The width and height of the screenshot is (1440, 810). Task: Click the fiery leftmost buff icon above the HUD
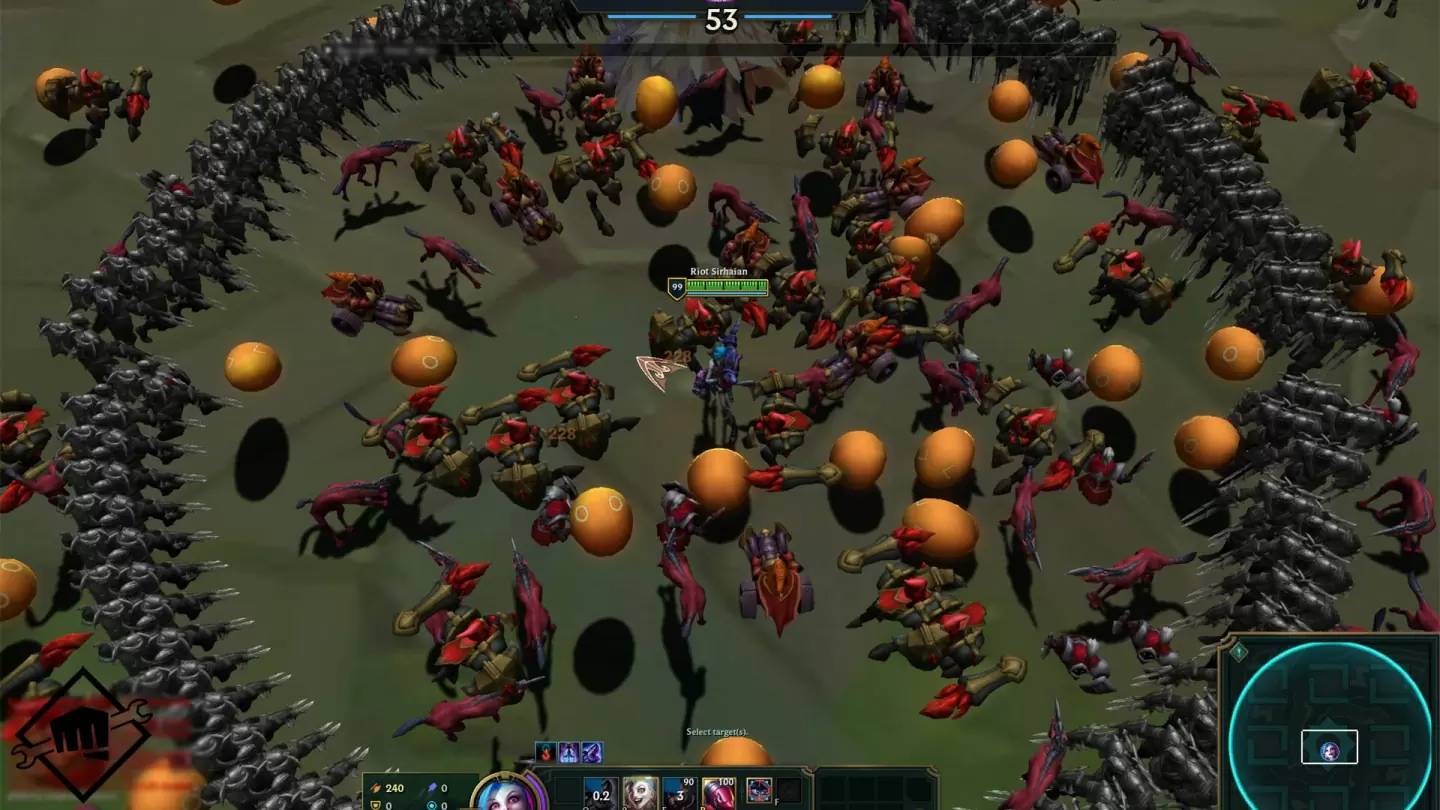point(546,751)
